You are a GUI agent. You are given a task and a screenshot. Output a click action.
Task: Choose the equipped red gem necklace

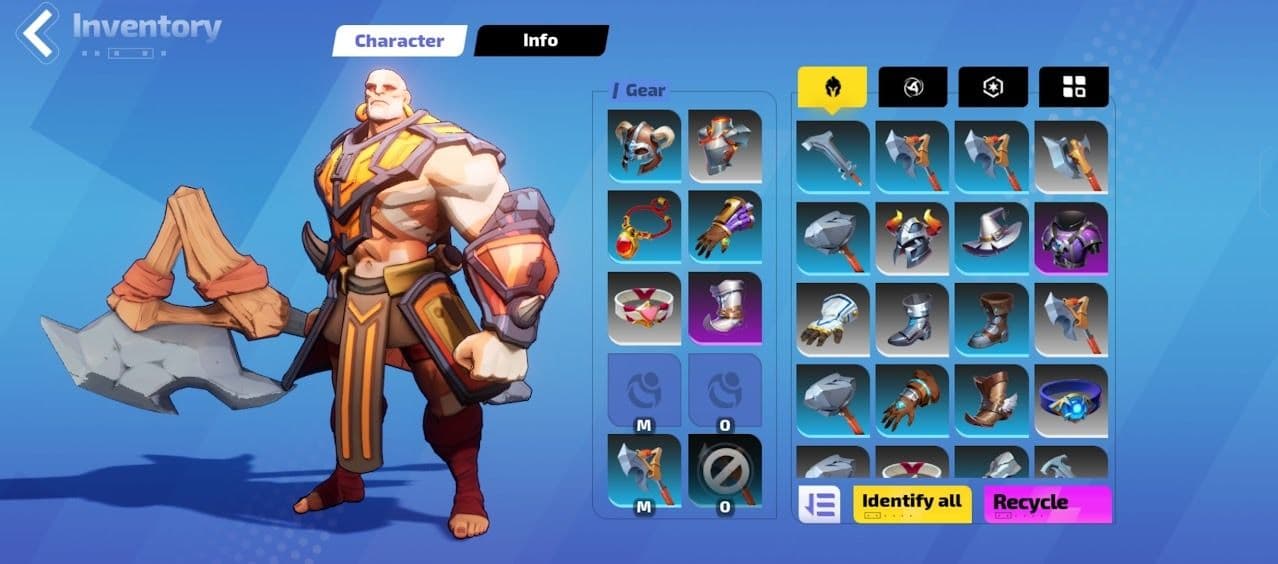(x=644, y=227)
